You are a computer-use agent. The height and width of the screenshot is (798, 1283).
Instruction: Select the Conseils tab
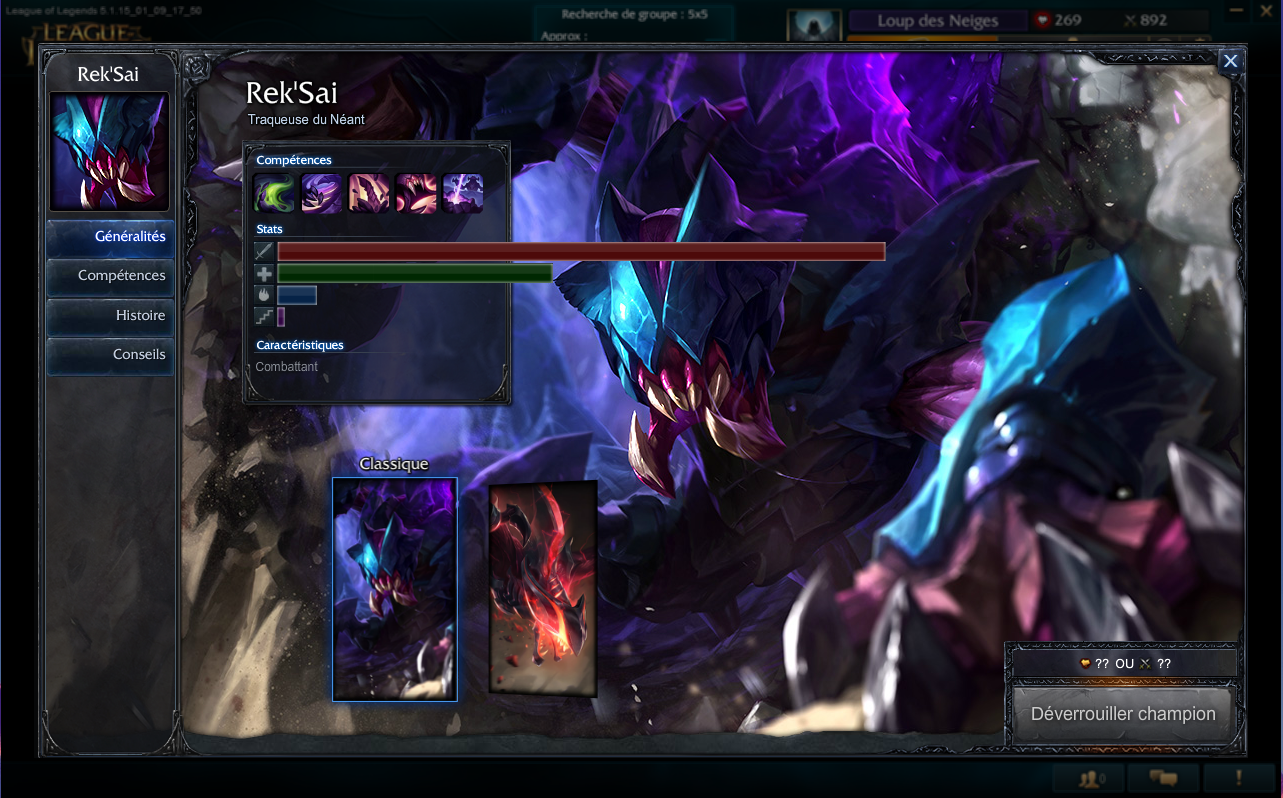109,354
